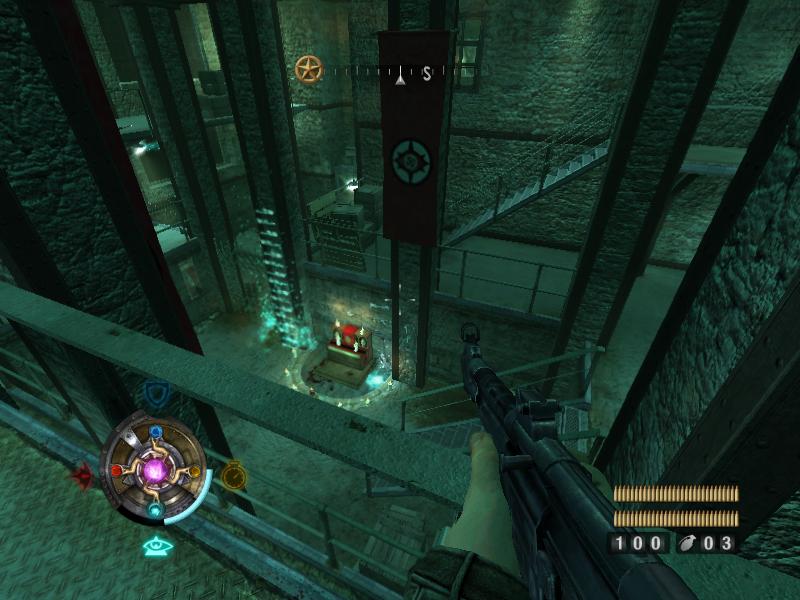Viewport: 800px width, 600px height.
Task: Toggle the cyan eye Veil Sight power
Action: (155, 546)
